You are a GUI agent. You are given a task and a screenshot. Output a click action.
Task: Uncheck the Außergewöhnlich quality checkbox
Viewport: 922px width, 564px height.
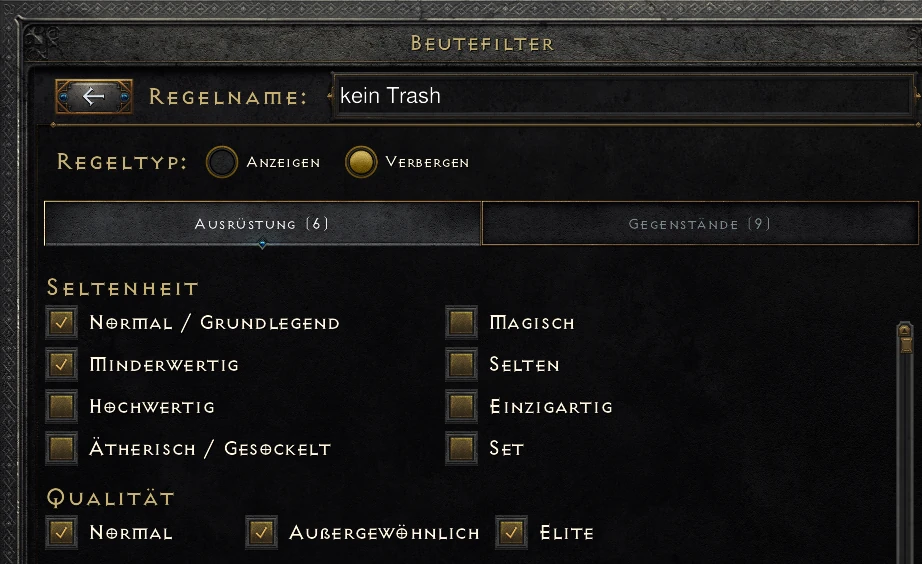pyautogui.click(x=262, y=533)
